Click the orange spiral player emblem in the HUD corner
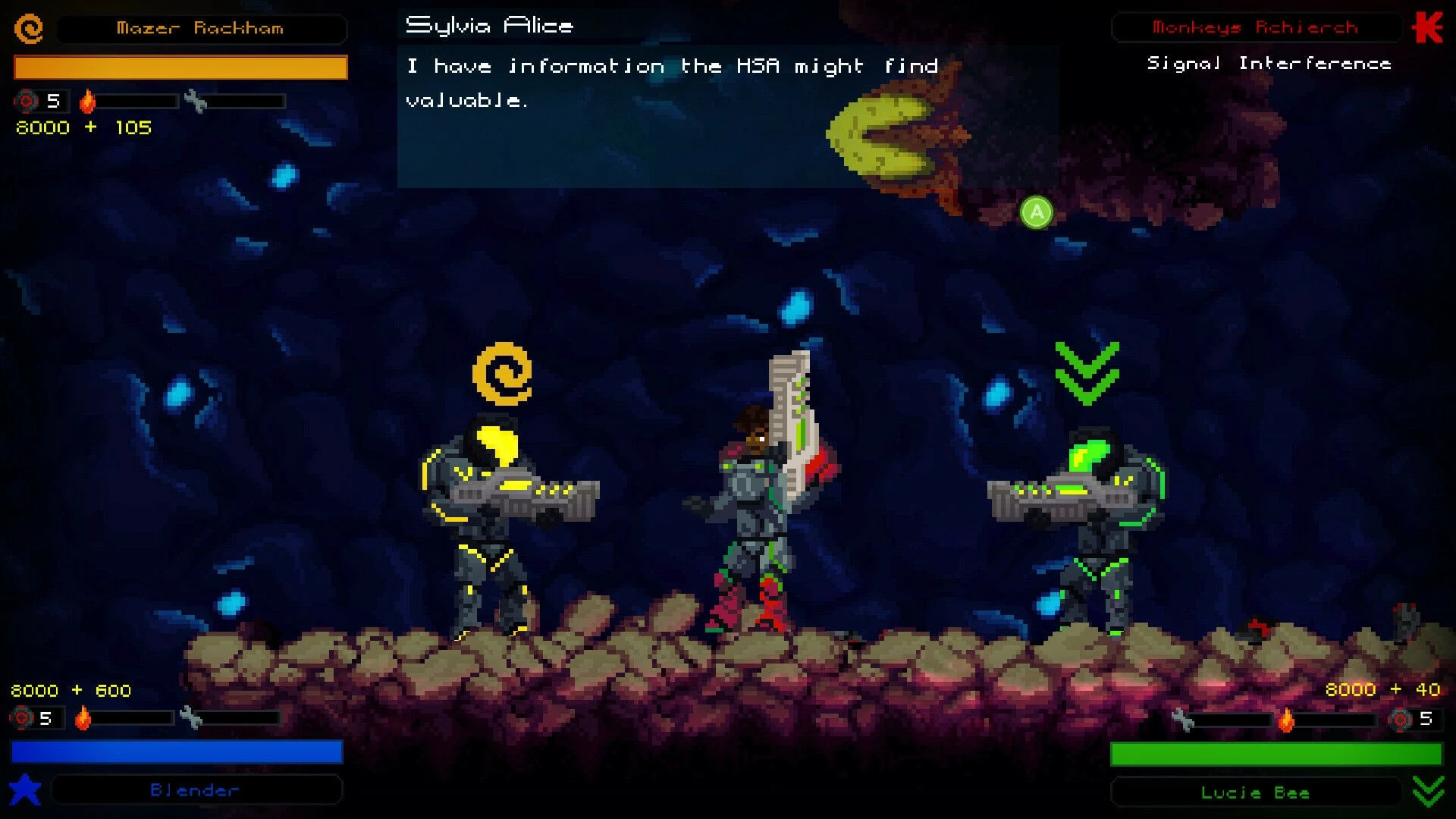This screenshot has width=1456, height=819. pyautogui.click(x=29, y=29)
